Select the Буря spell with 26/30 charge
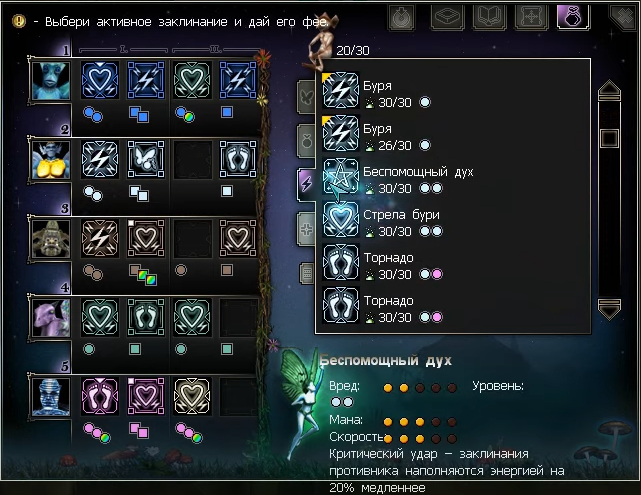 (341, 133)
